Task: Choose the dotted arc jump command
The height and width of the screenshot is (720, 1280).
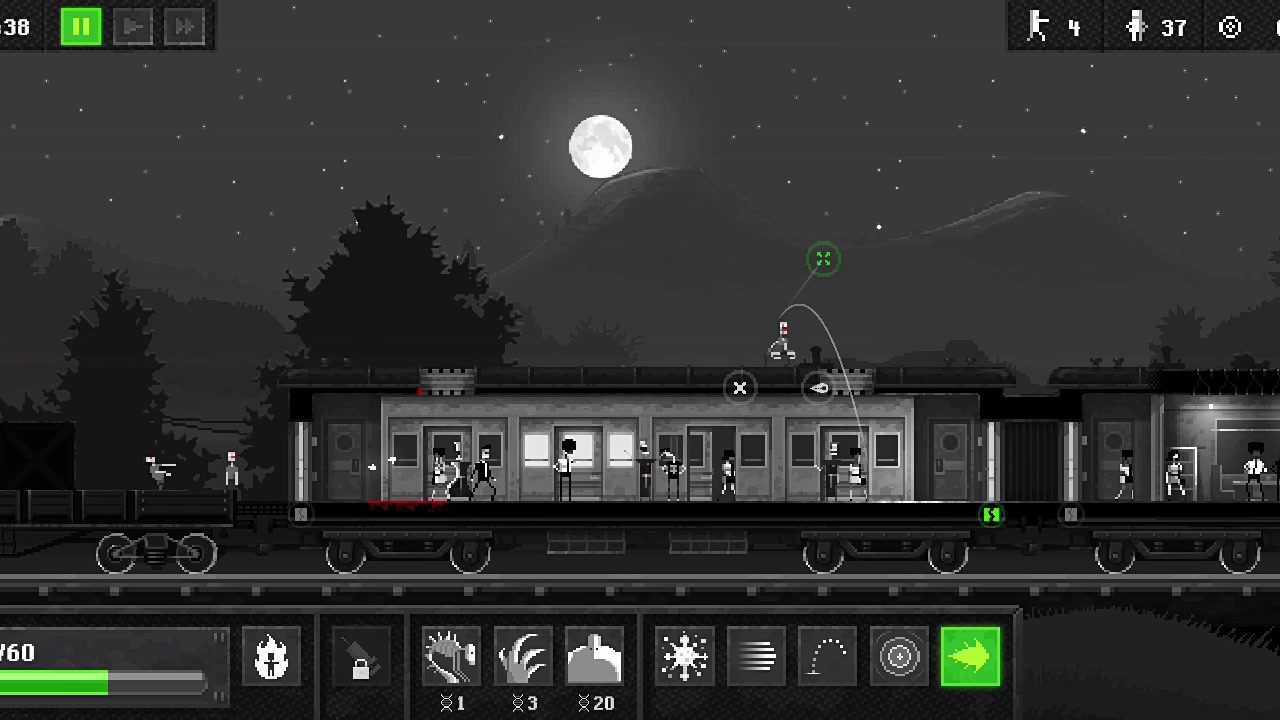Action: pyautogui.click(x=828, y=657)
